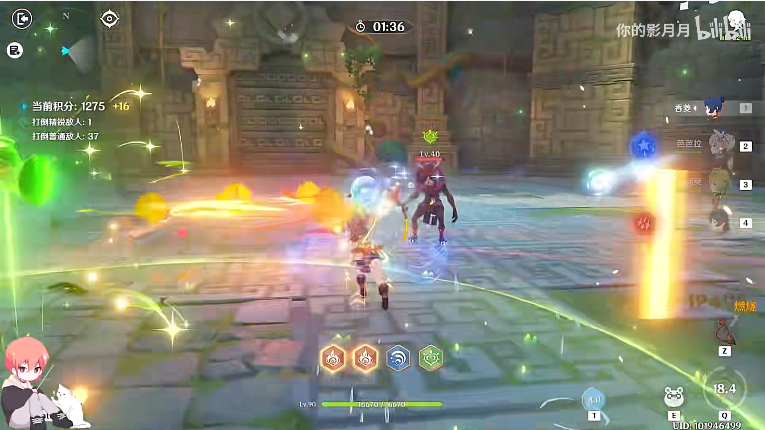Select the dark-haired fourth party member
This screenshot has height=430, width=765.
717,222
